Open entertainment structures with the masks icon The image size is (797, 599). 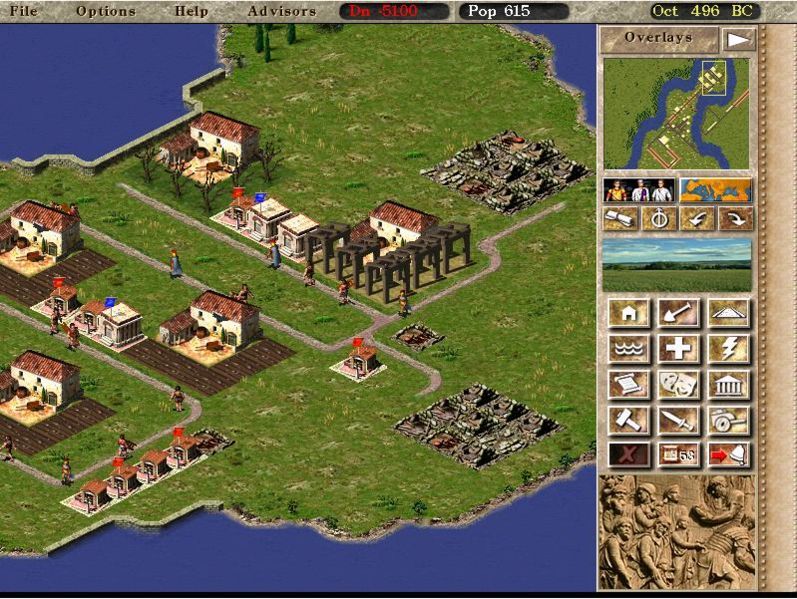(678, 384)
